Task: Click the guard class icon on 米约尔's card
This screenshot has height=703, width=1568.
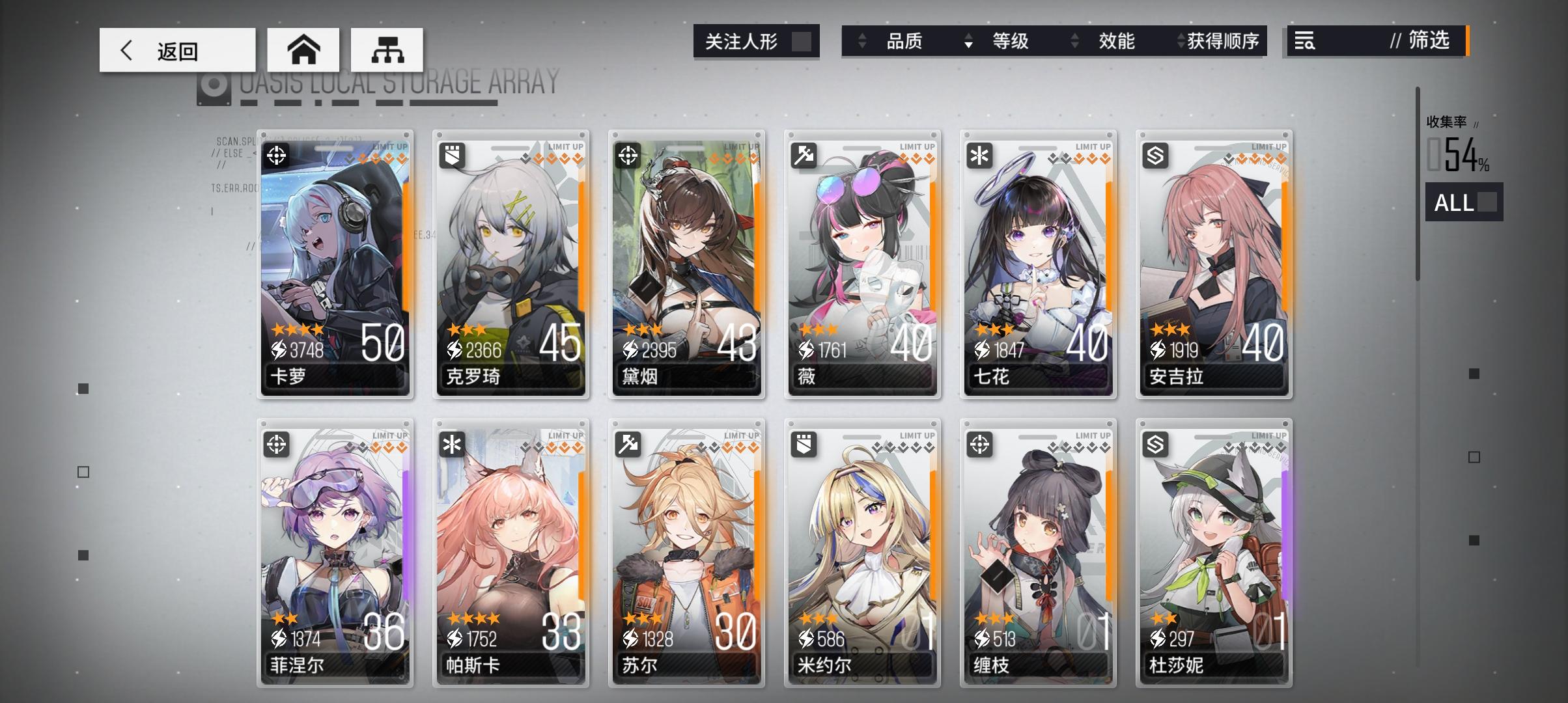Action: [x=805, y=444]
